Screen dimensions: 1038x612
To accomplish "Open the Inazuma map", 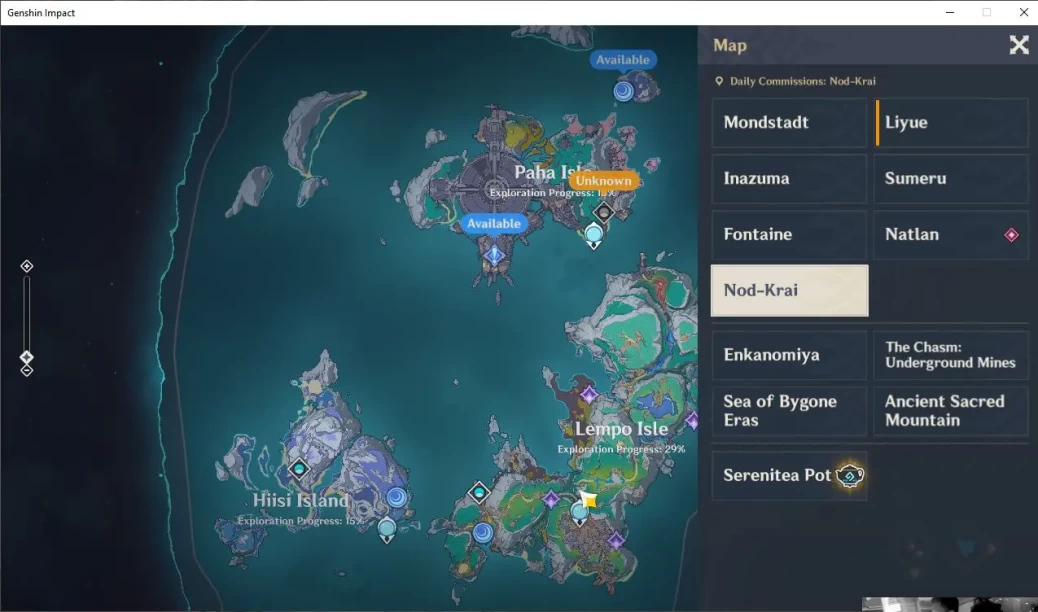I will [x=788, y=179].
